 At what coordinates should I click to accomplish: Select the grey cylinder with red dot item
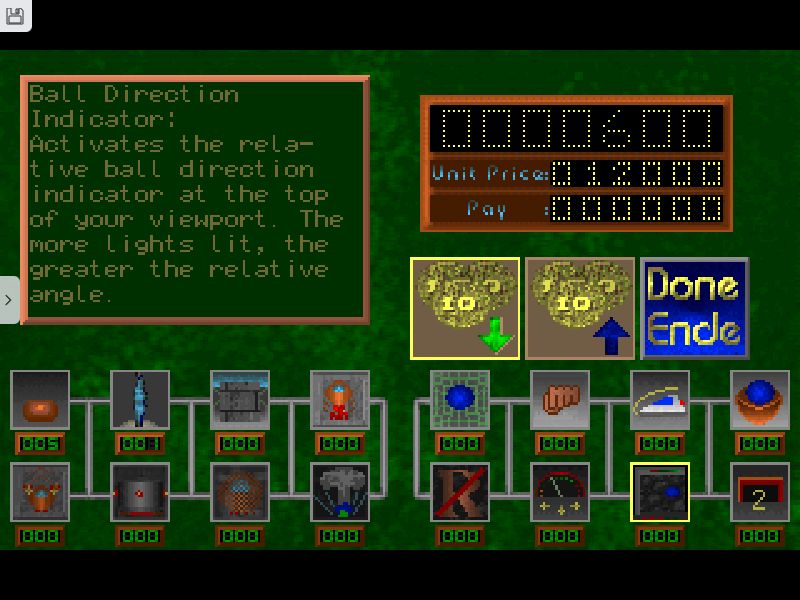(140, 492)
